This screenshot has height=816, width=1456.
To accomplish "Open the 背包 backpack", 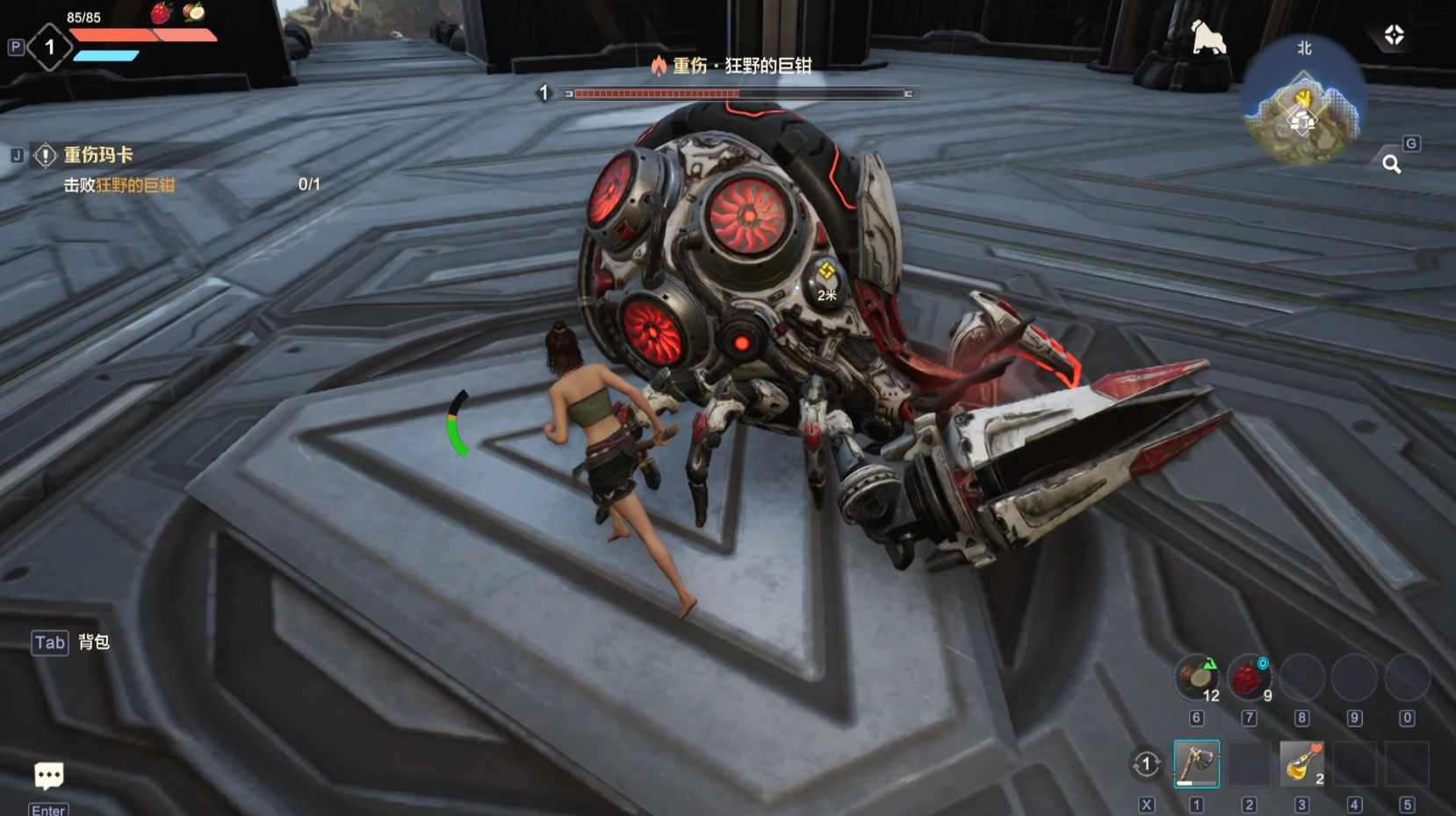I will tap(93, 642).
